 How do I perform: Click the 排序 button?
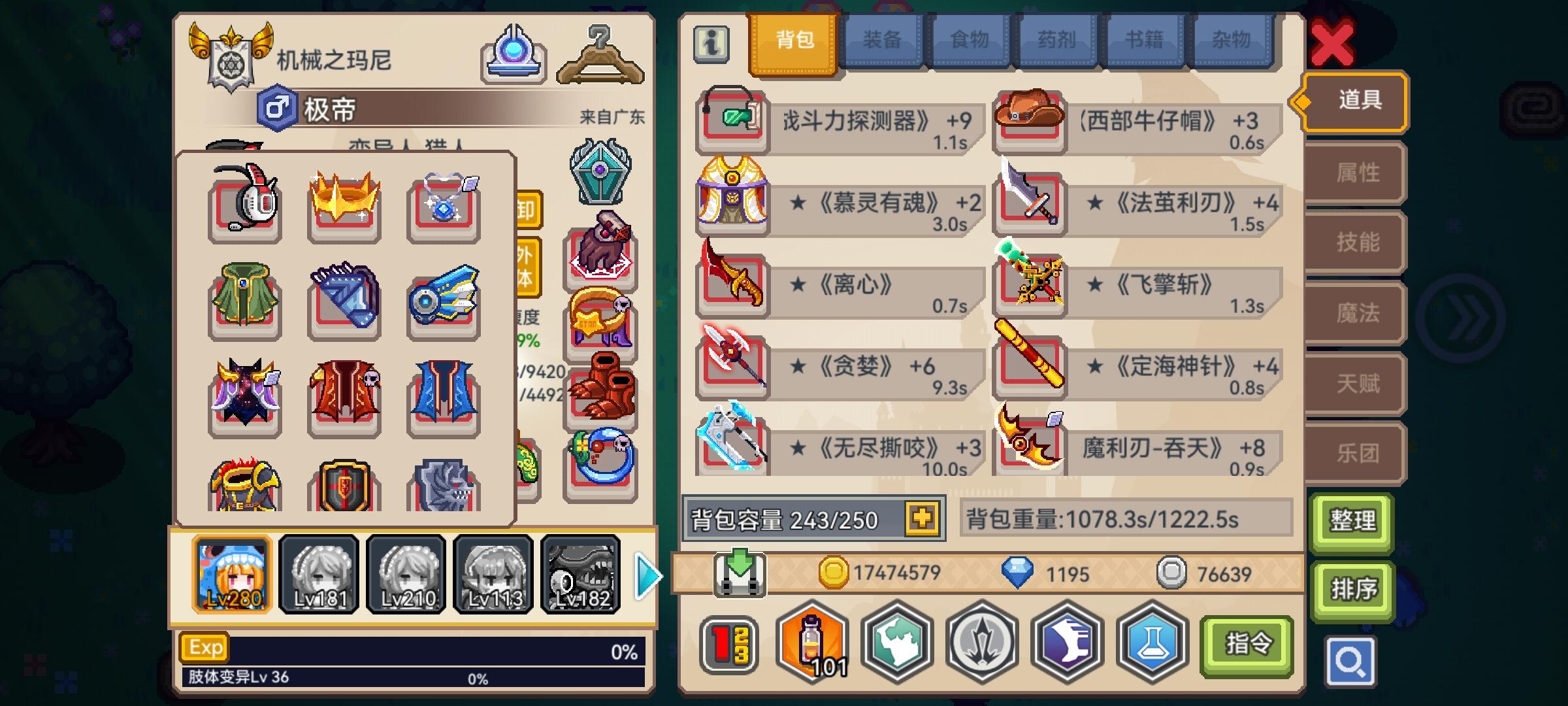pos(1353,589)
